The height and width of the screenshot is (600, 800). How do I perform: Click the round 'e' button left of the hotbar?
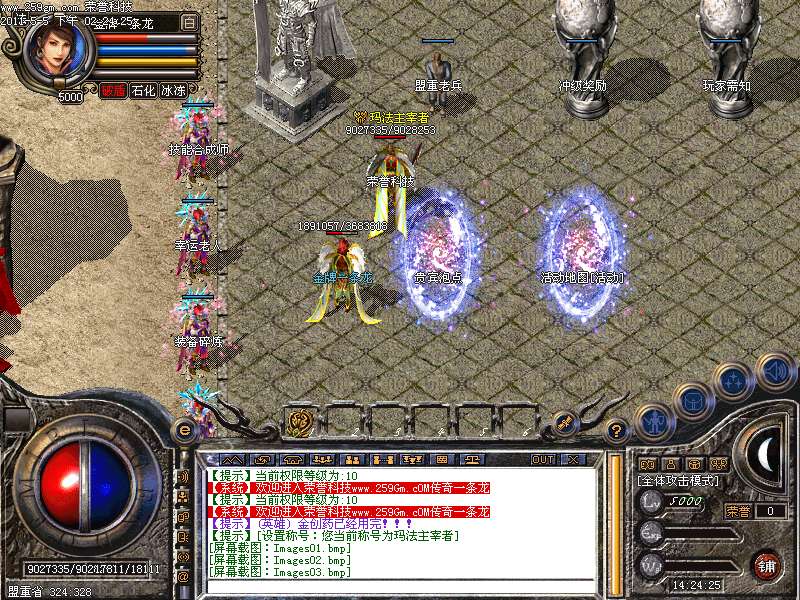click(x=184, y=429)
